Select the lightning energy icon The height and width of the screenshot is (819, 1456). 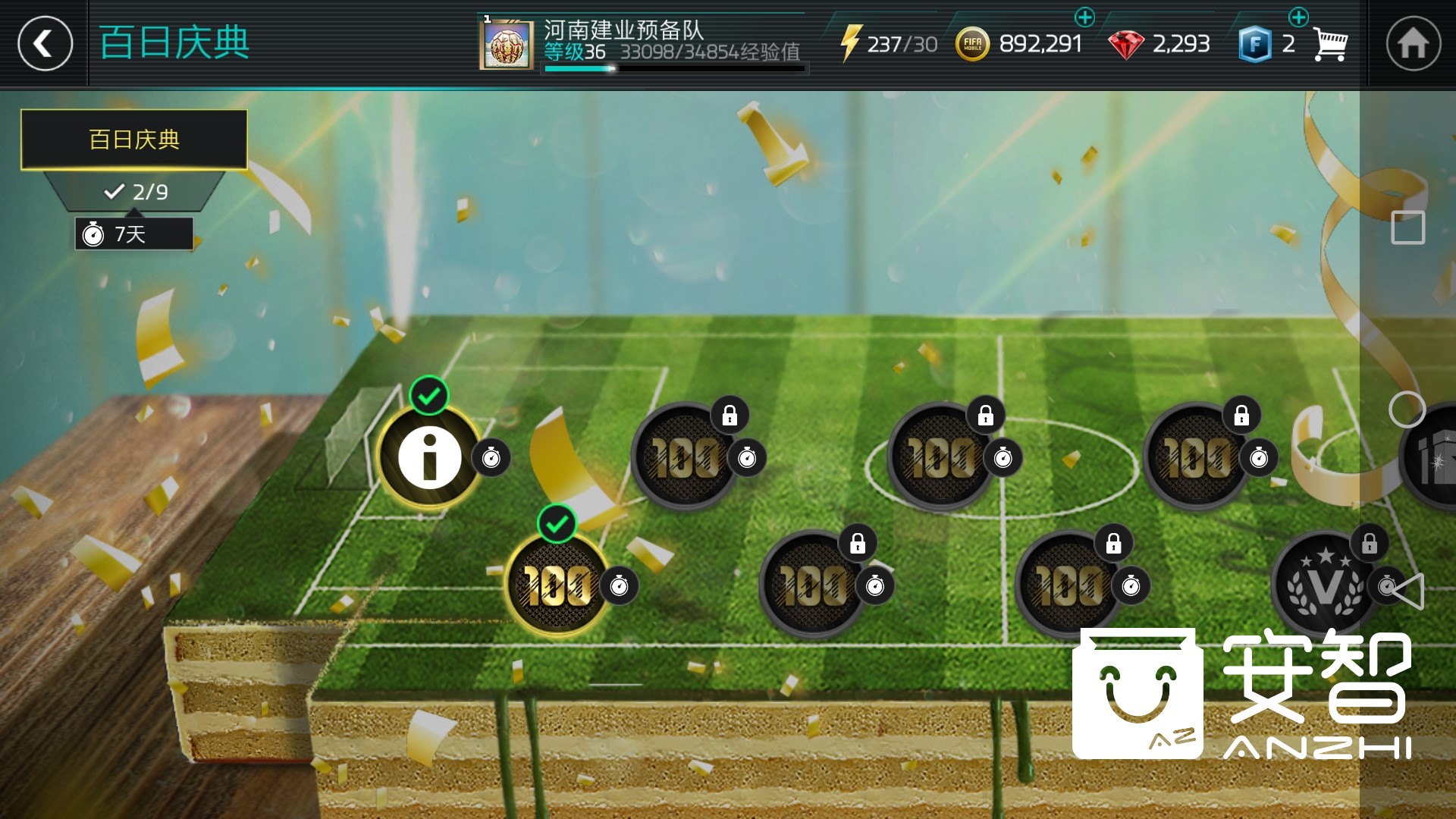point(852,43)
